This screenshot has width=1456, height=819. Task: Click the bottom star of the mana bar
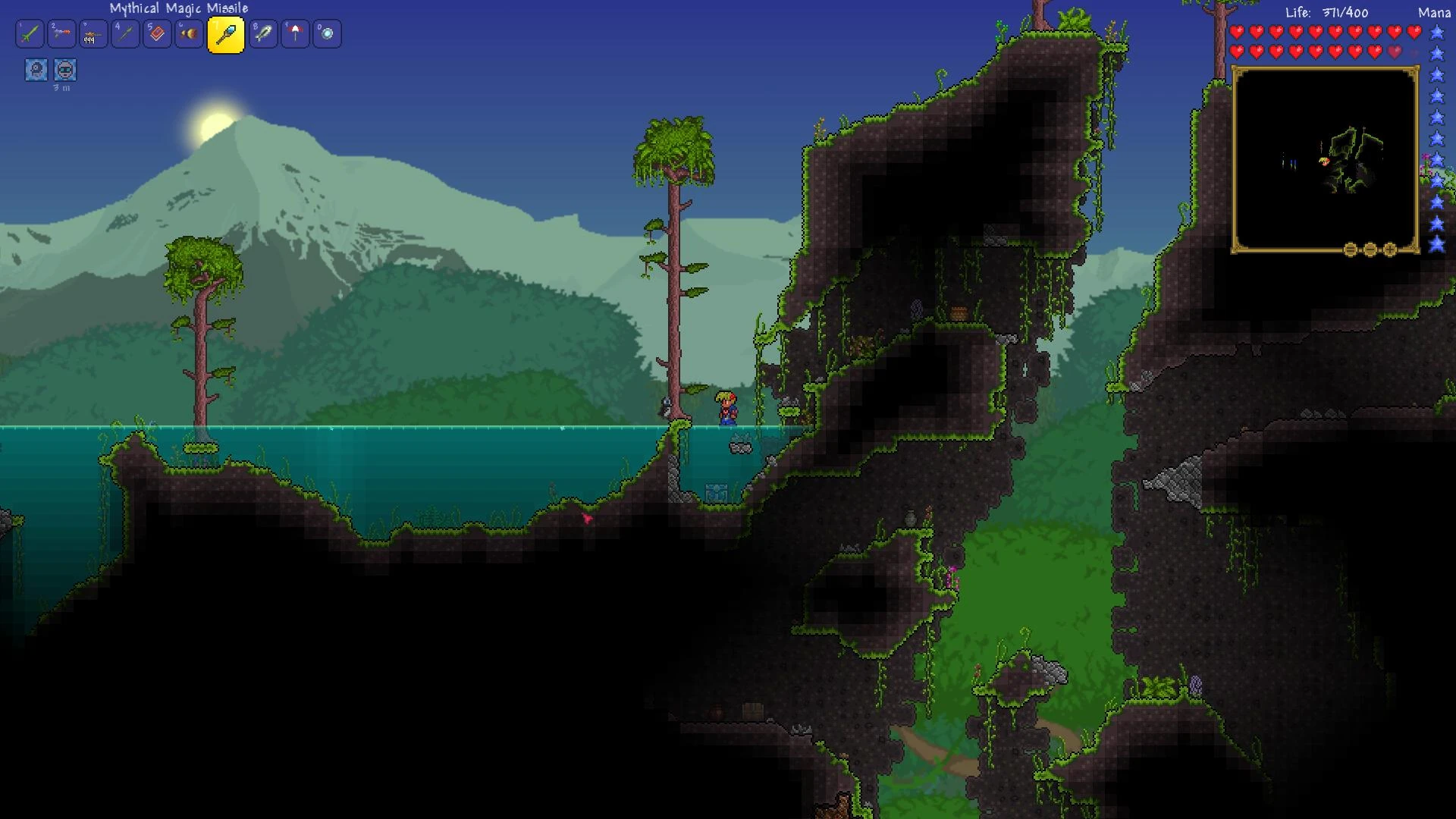[1436, 246]
